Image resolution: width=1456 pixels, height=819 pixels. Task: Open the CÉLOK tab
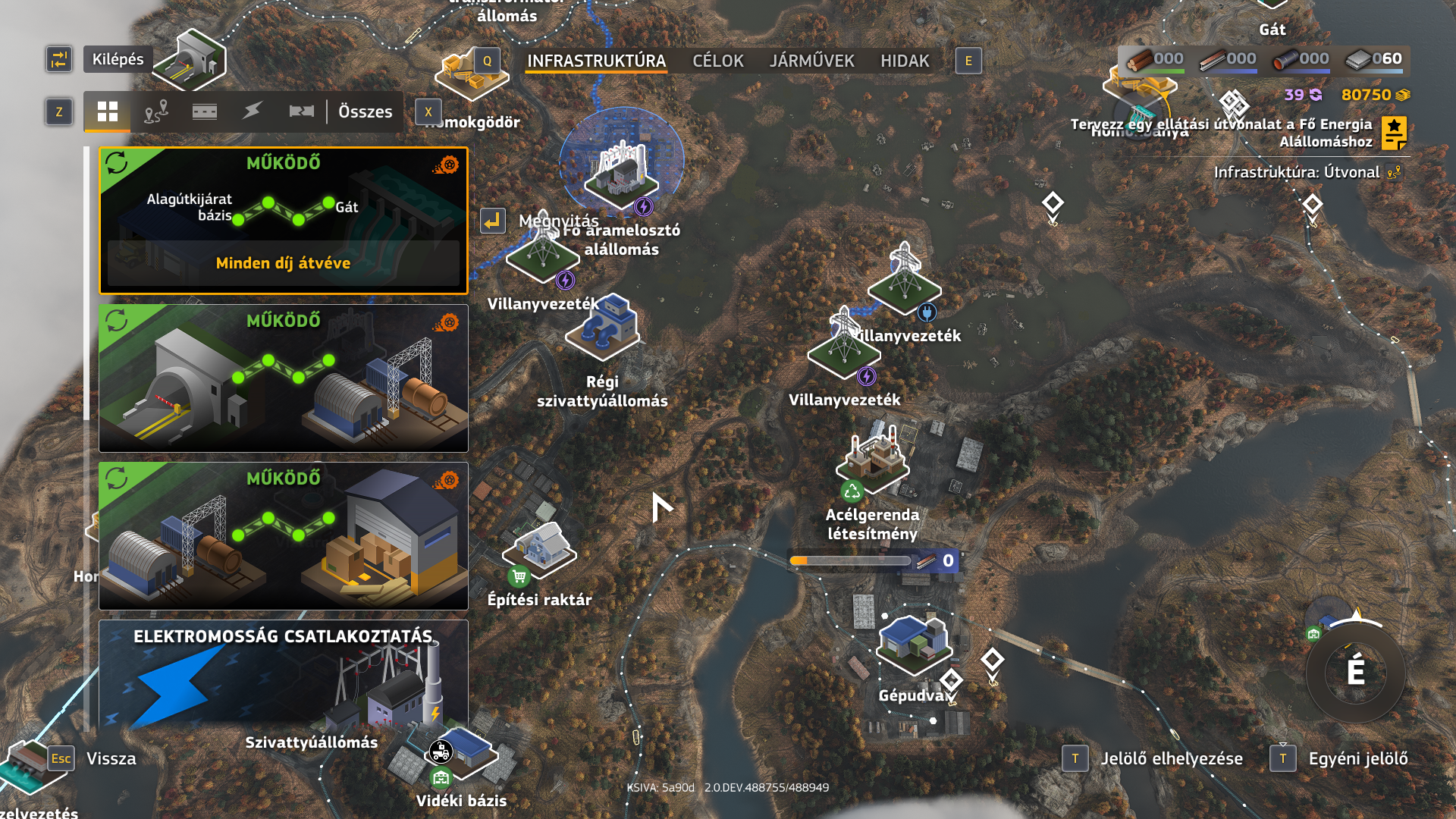[x=717, y=61]
